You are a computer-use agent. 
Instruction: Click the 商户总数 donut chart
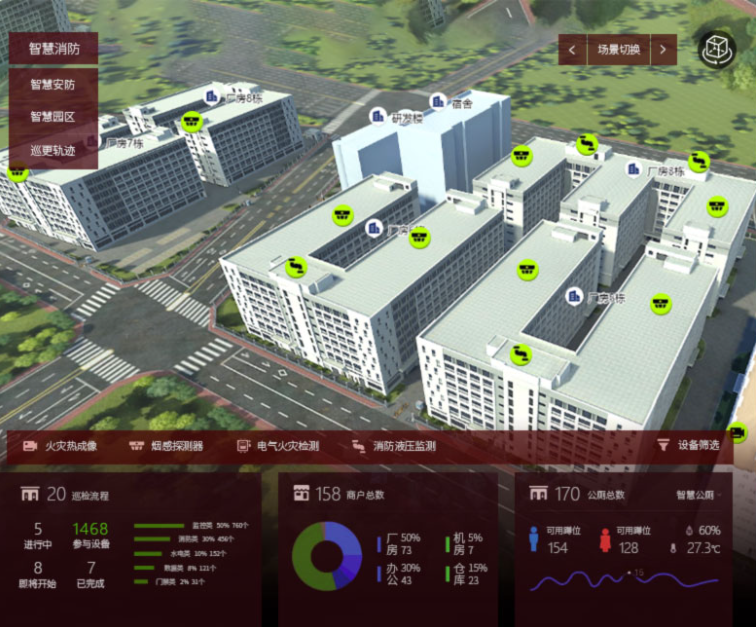[326, 555]
